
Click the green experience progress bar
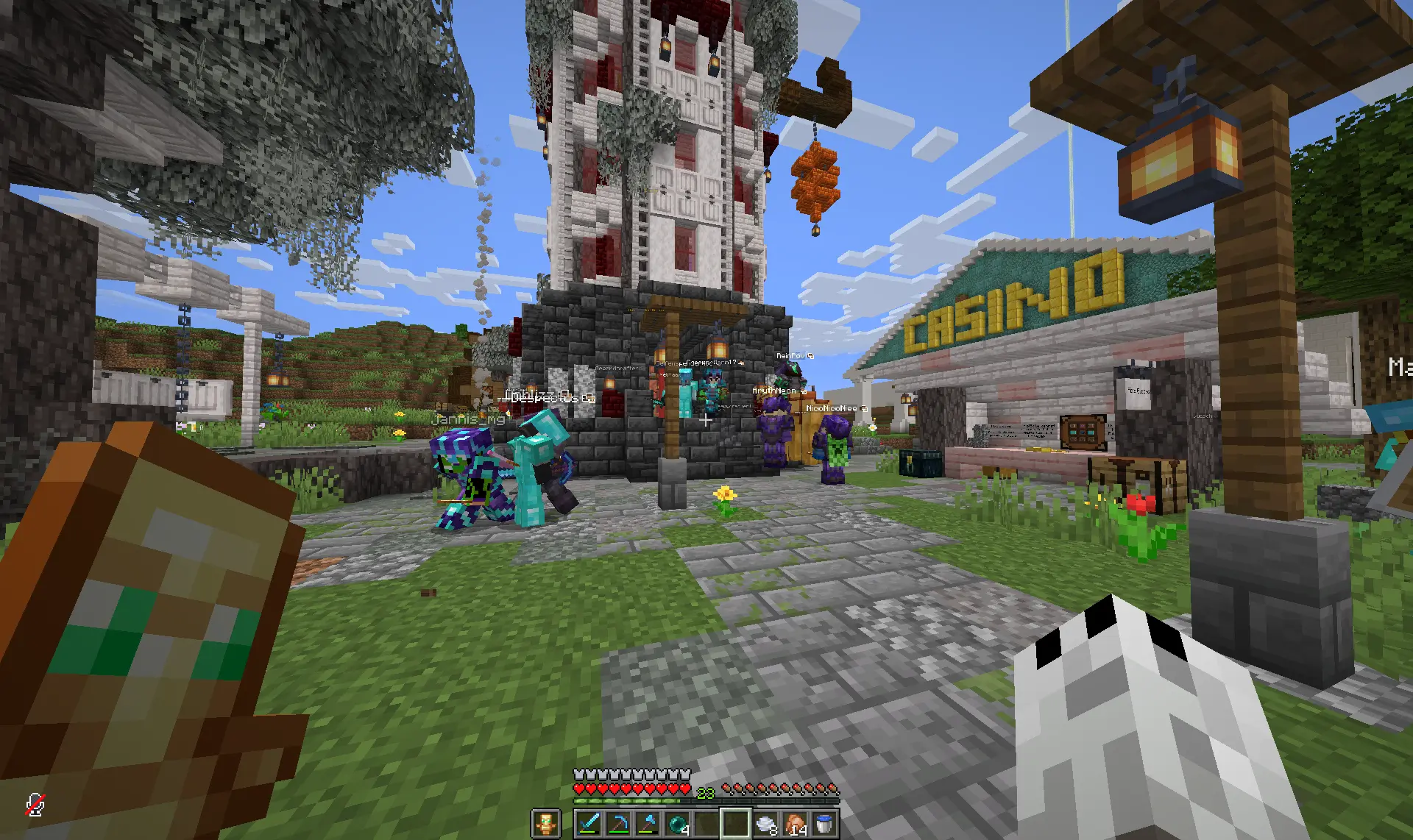pyautogui.click(x=626, y=801)
